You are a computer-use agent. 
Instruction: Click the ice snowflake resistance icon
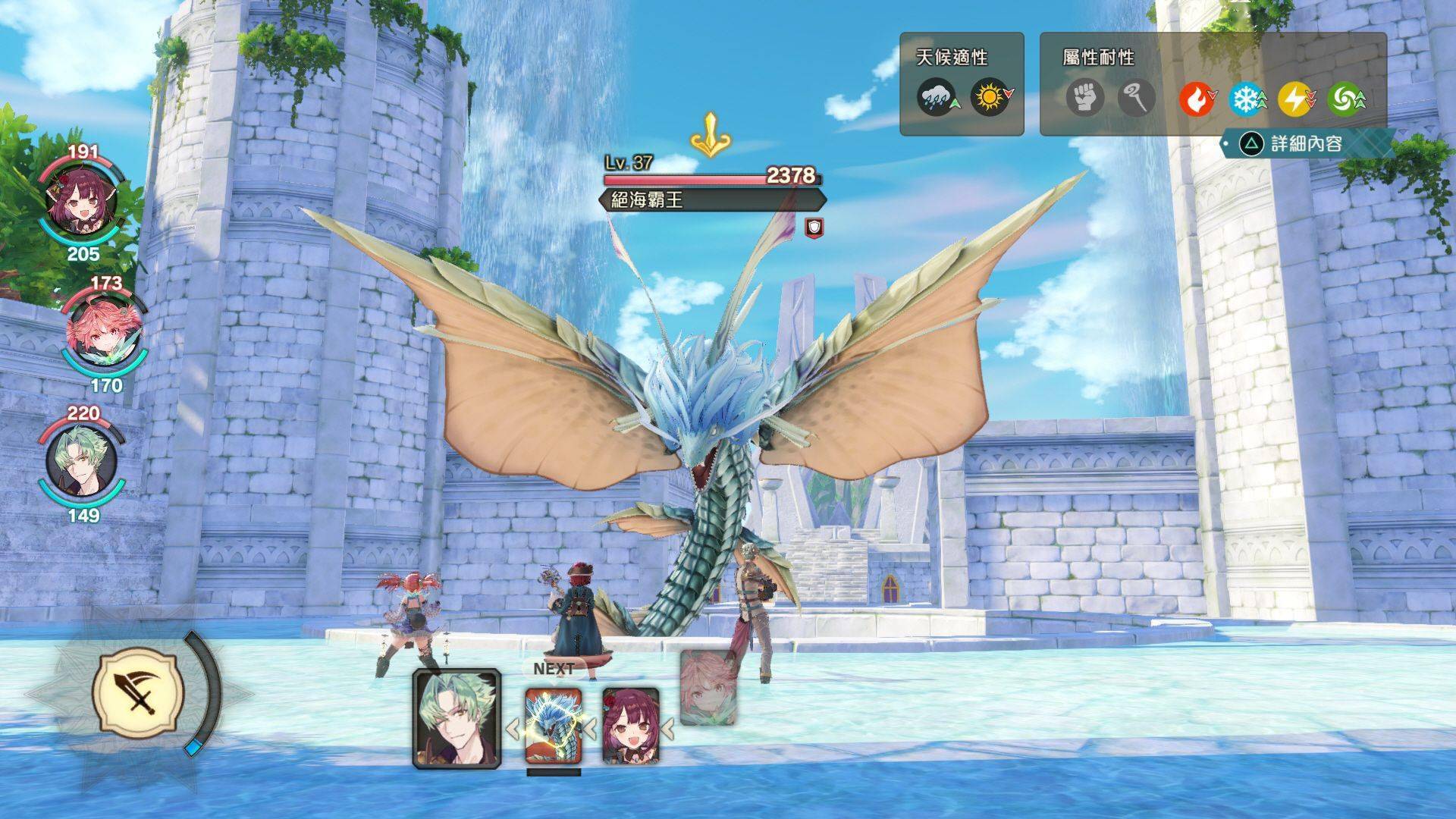[x=1245, y=99]
